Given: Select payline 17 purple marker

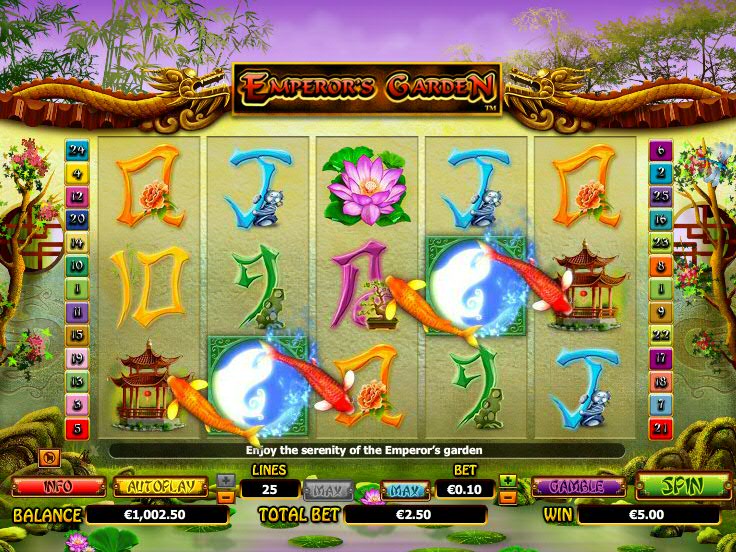Looking at the screenshot, I should click(659, 358).
